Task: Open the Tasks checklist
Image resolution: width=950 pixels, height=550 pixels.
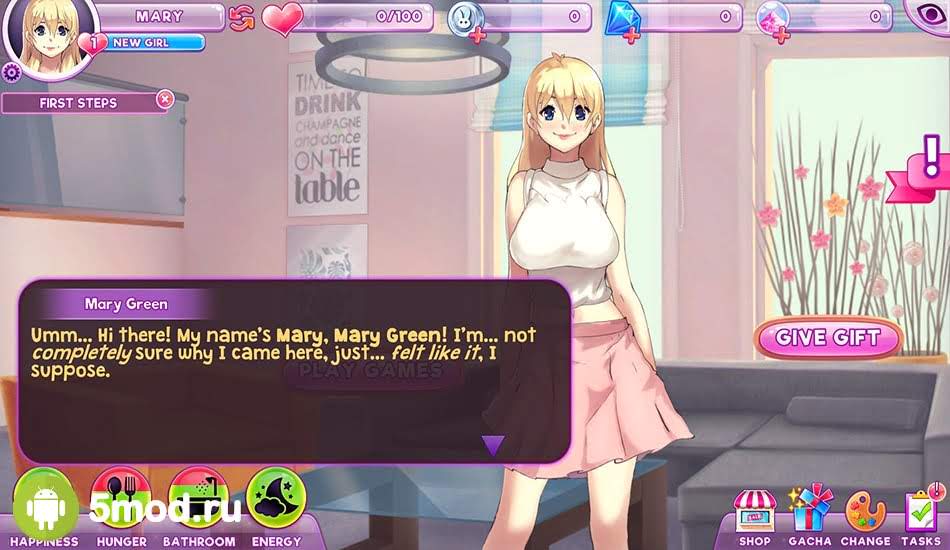Action: click(x=921, y=511)
